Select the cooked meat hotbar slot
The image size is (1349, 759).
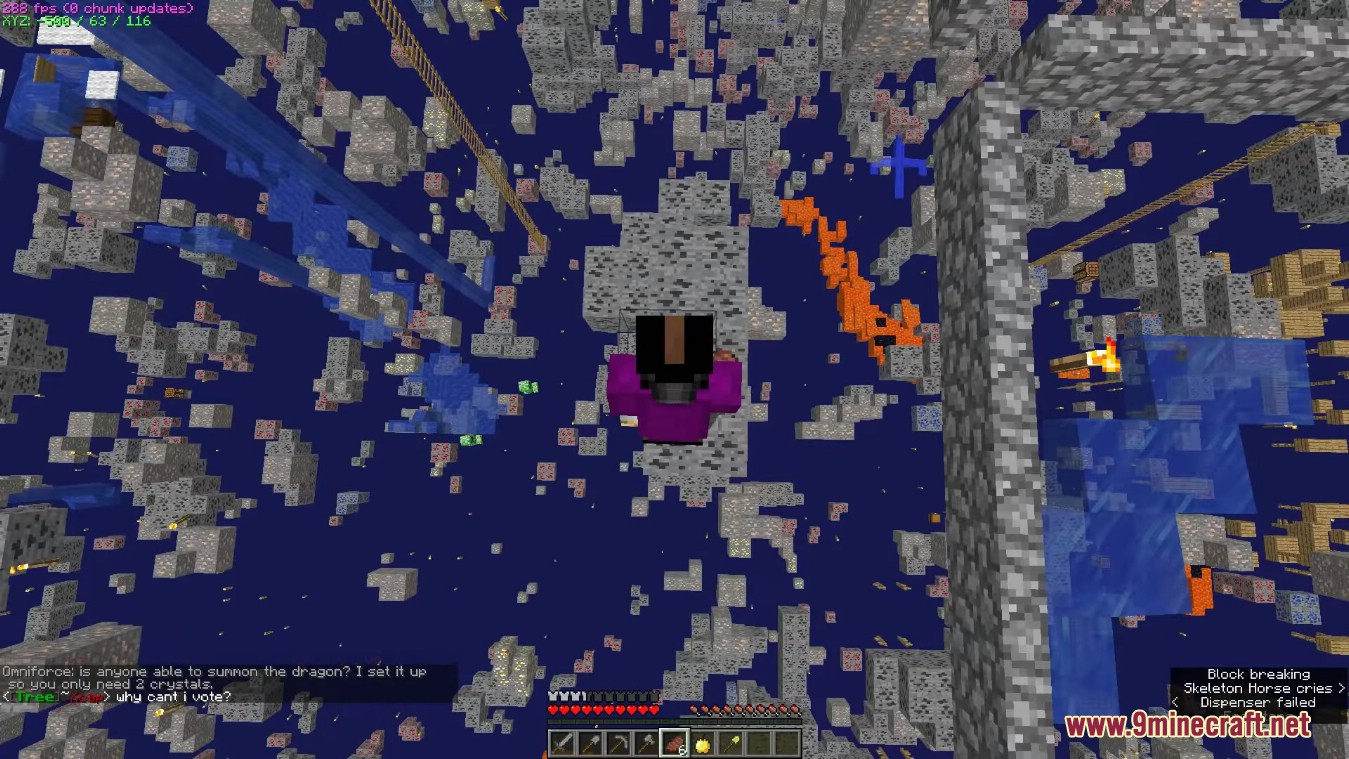(675, 744)
